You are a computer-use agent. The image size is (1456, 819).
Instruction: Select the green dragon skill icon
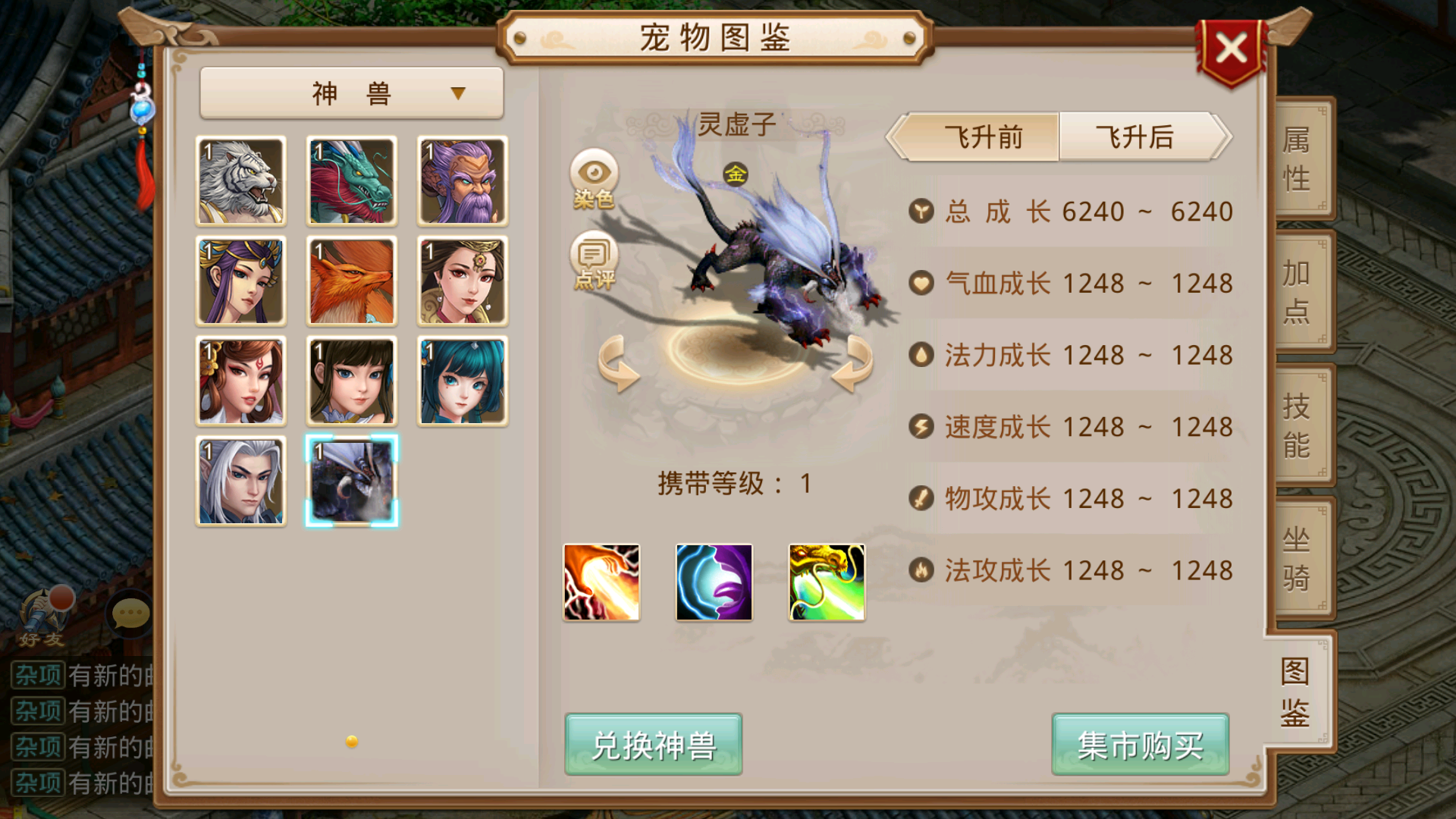pyautogui.click(x=826, y=582)
